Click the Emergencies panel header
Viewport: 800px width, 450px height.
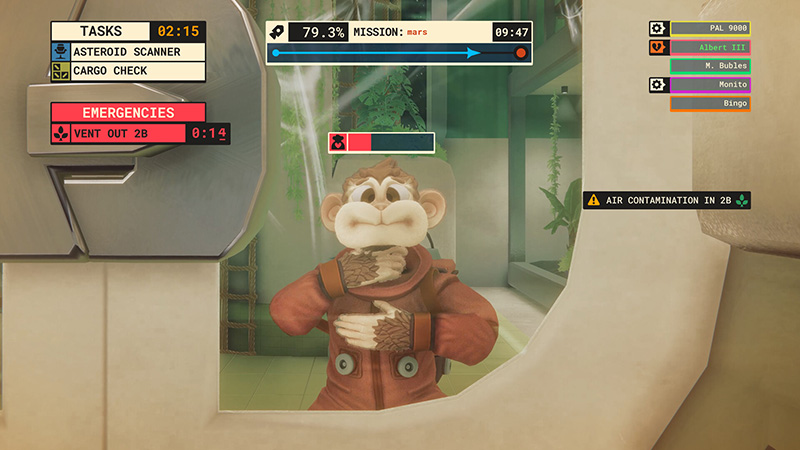click(x=128, y=113)
